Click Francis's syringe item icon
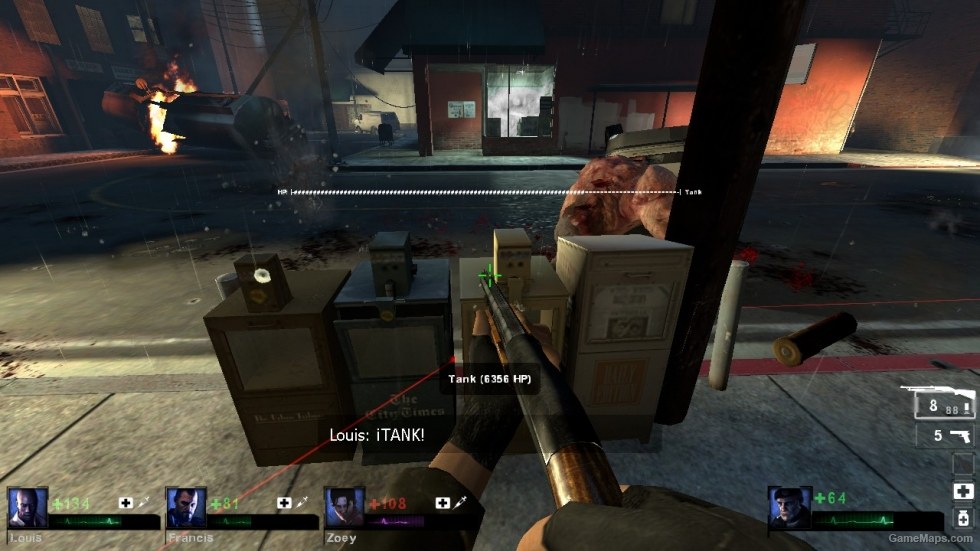The image size is (980, 551). tap(304, 503)
